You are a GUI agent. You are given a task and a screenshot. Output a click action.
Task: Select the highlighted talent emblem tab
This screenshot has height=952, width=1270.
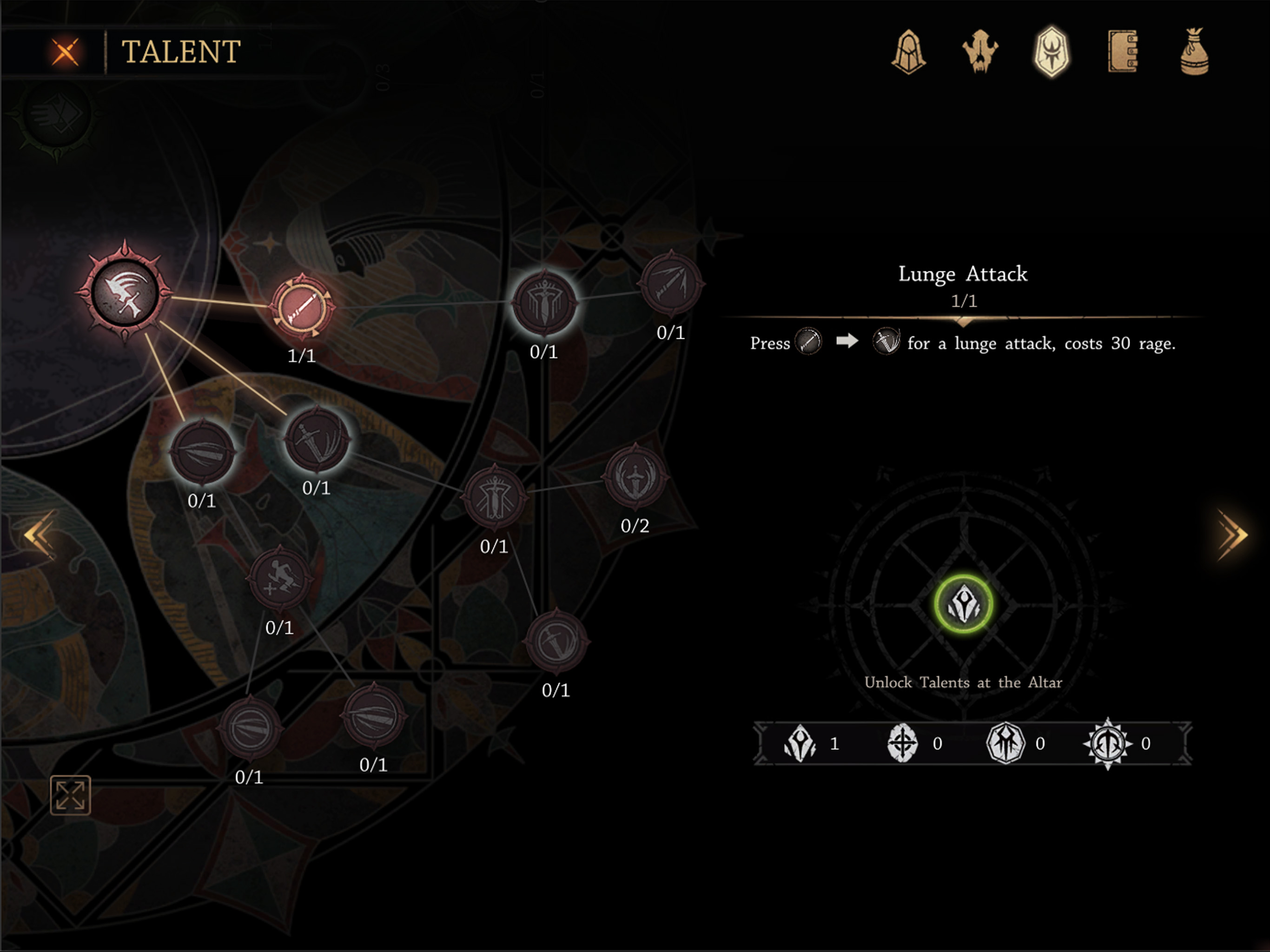[x=1051, y=52]
